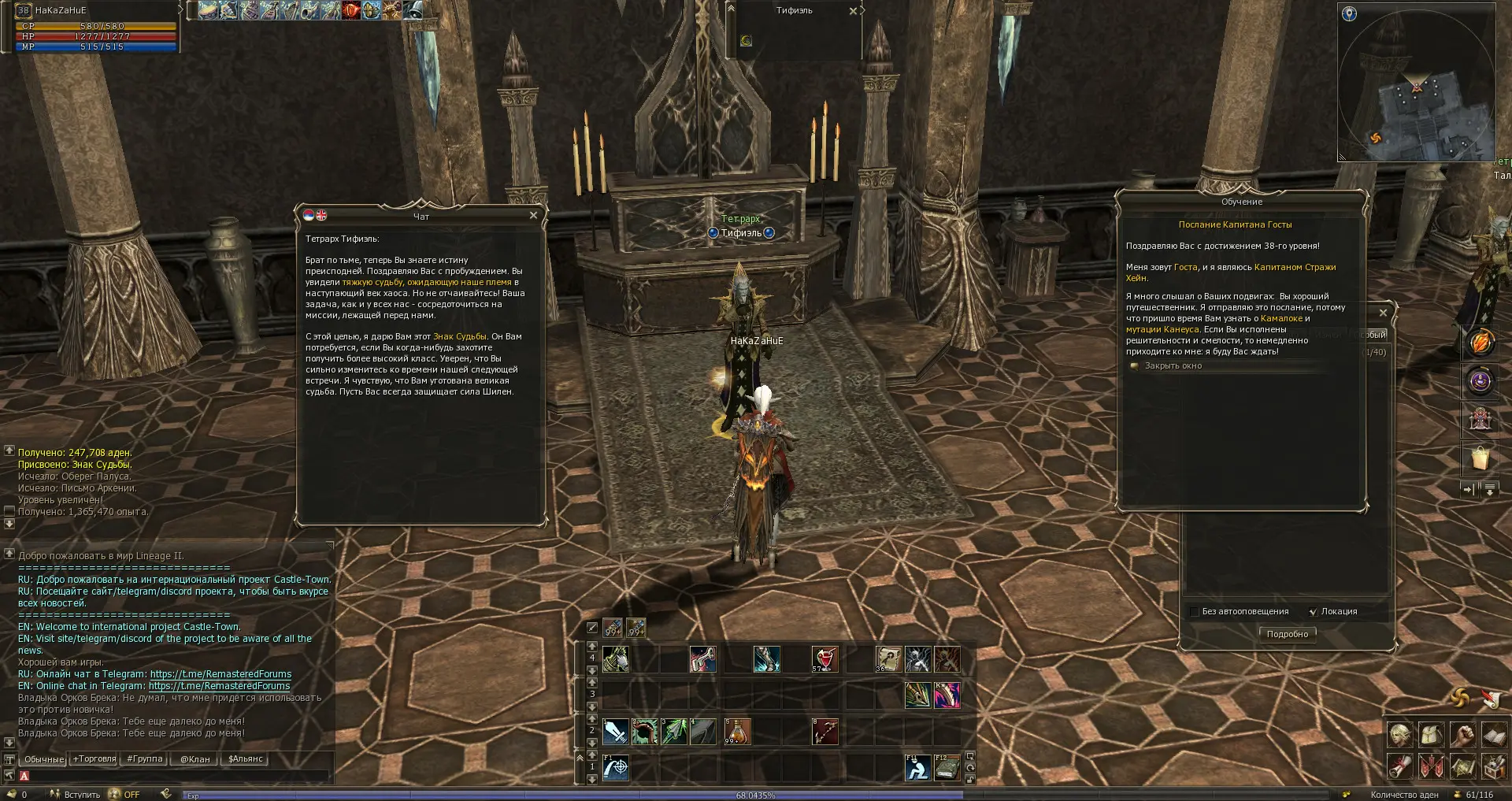
Task: Switch to the +Торговля chat tab
Action: click(x=94, y=759)
